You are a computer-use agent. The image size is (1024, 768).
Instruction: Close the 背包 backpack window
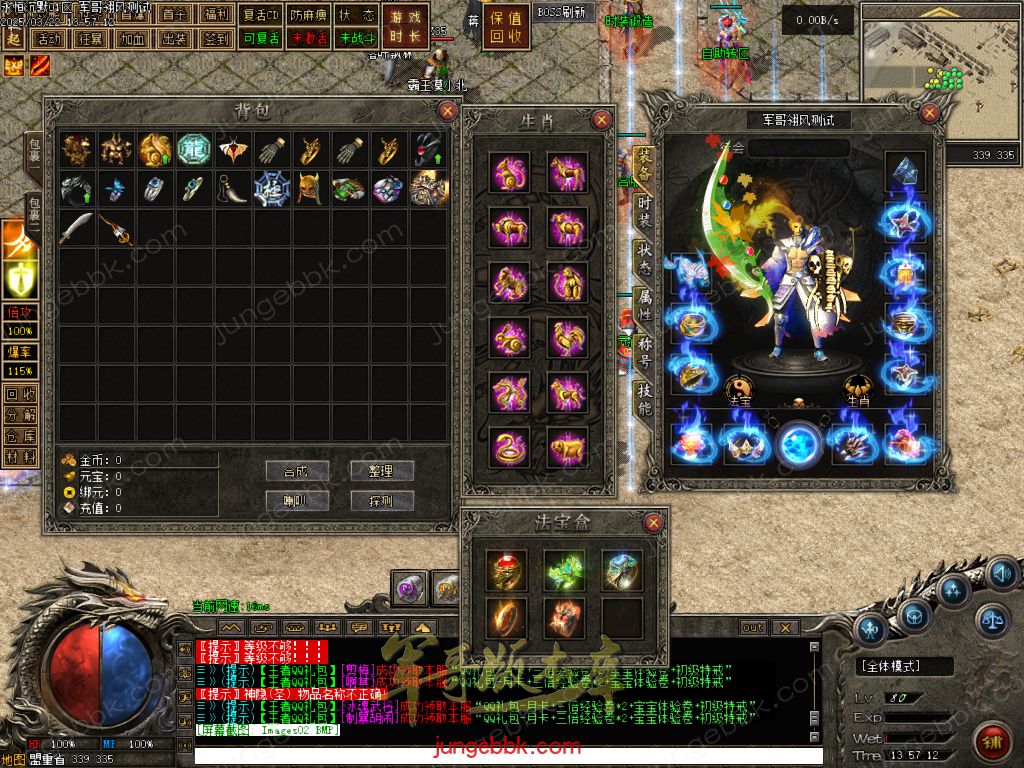(448, 111)
